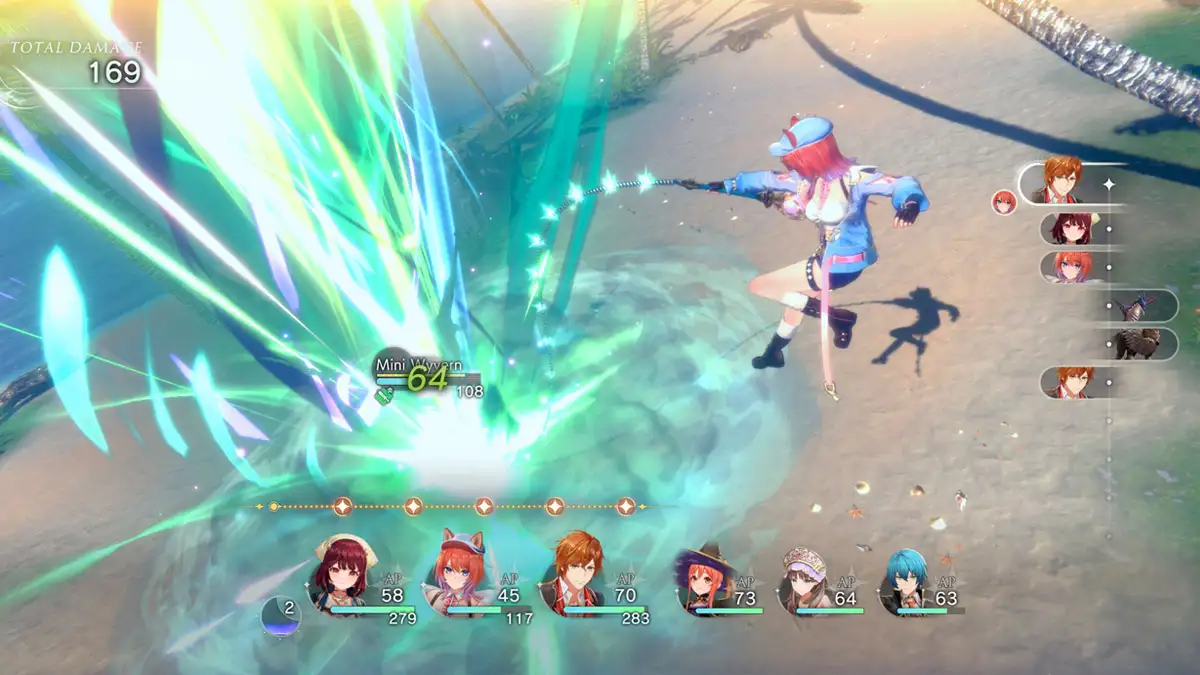Click the small round portrait beside the turn order
This screenshot has height=675, width=1200.
[1003, 202]
